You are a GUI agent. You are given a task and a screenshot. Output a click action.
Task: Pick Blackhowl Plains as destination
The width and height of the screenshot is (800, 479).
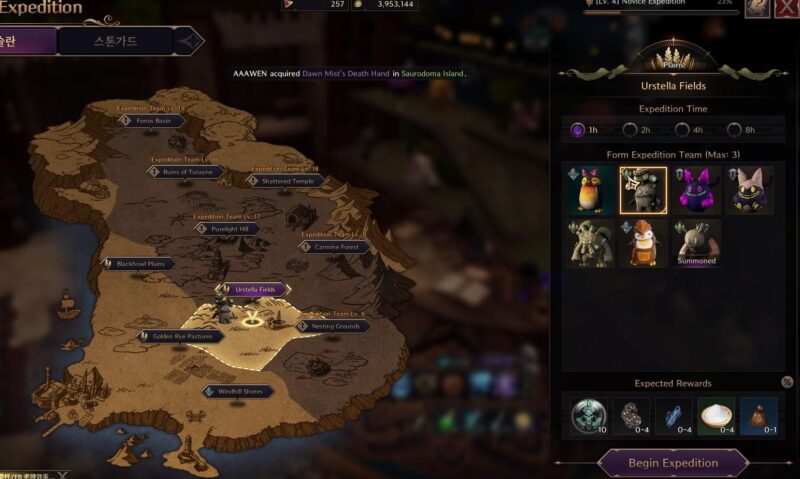[138, 264]
